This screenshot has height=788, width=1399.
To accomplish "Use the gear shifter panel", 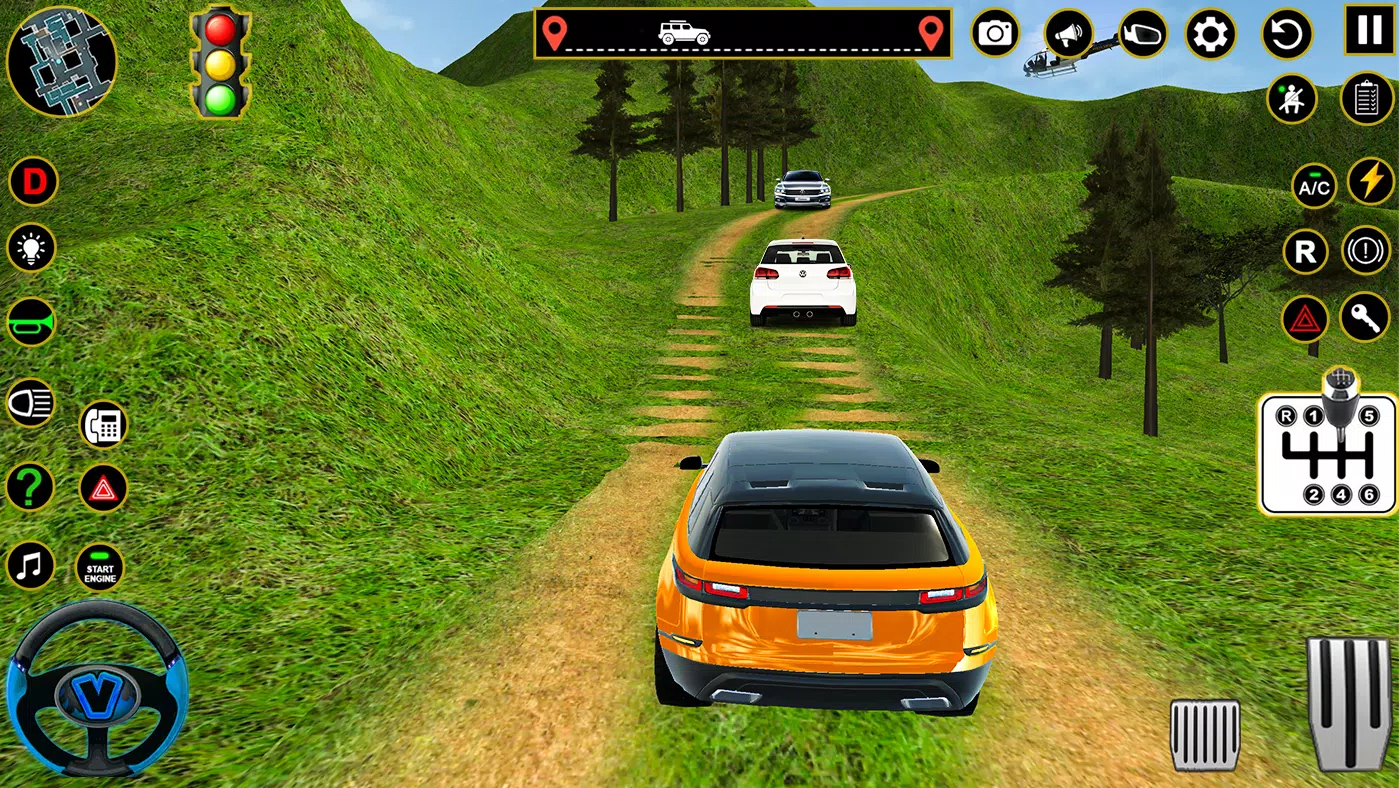I will click(x=1327, y=453).
